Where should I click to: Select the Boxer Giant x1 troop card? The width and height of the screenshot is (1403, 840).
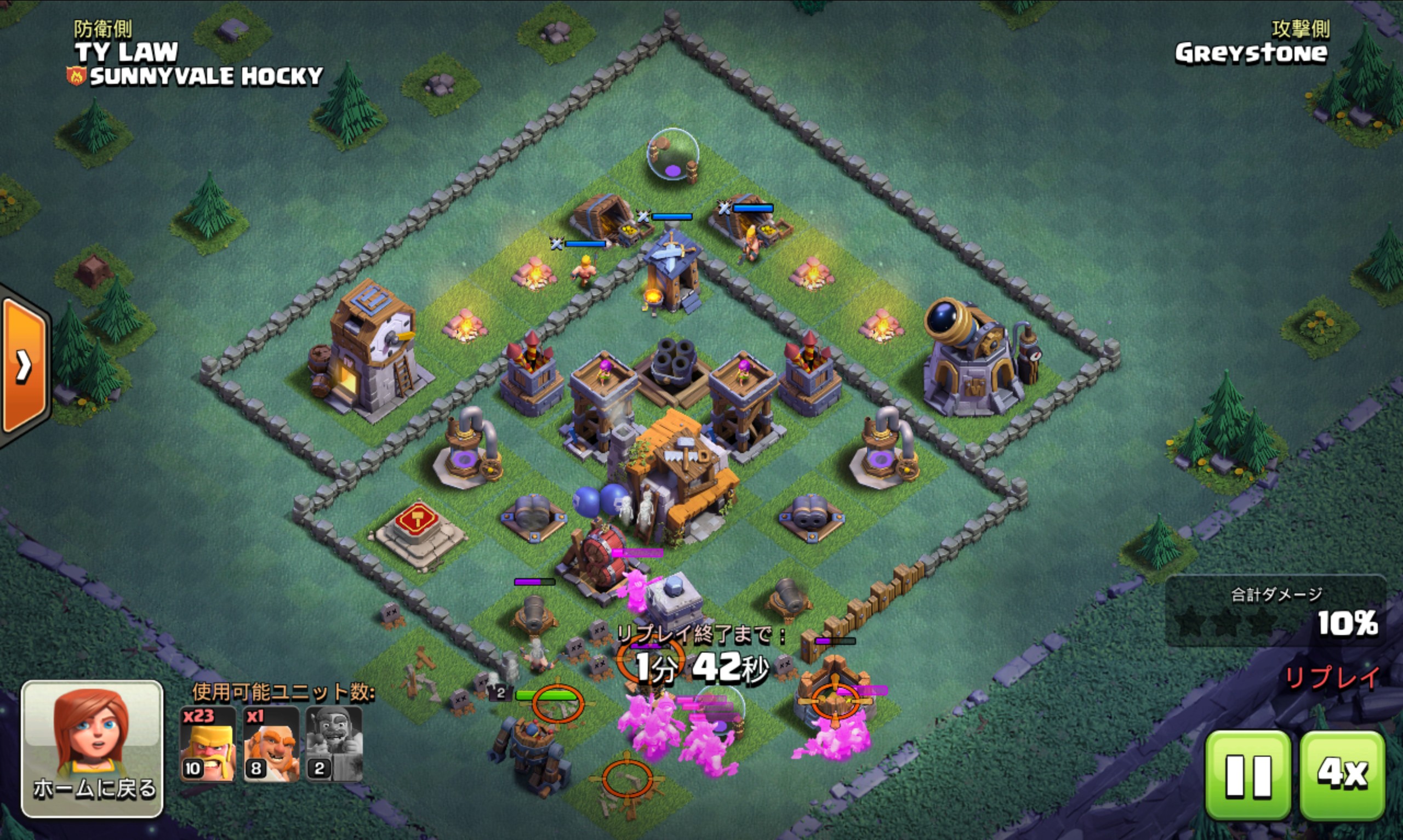(x=271, y=744)
